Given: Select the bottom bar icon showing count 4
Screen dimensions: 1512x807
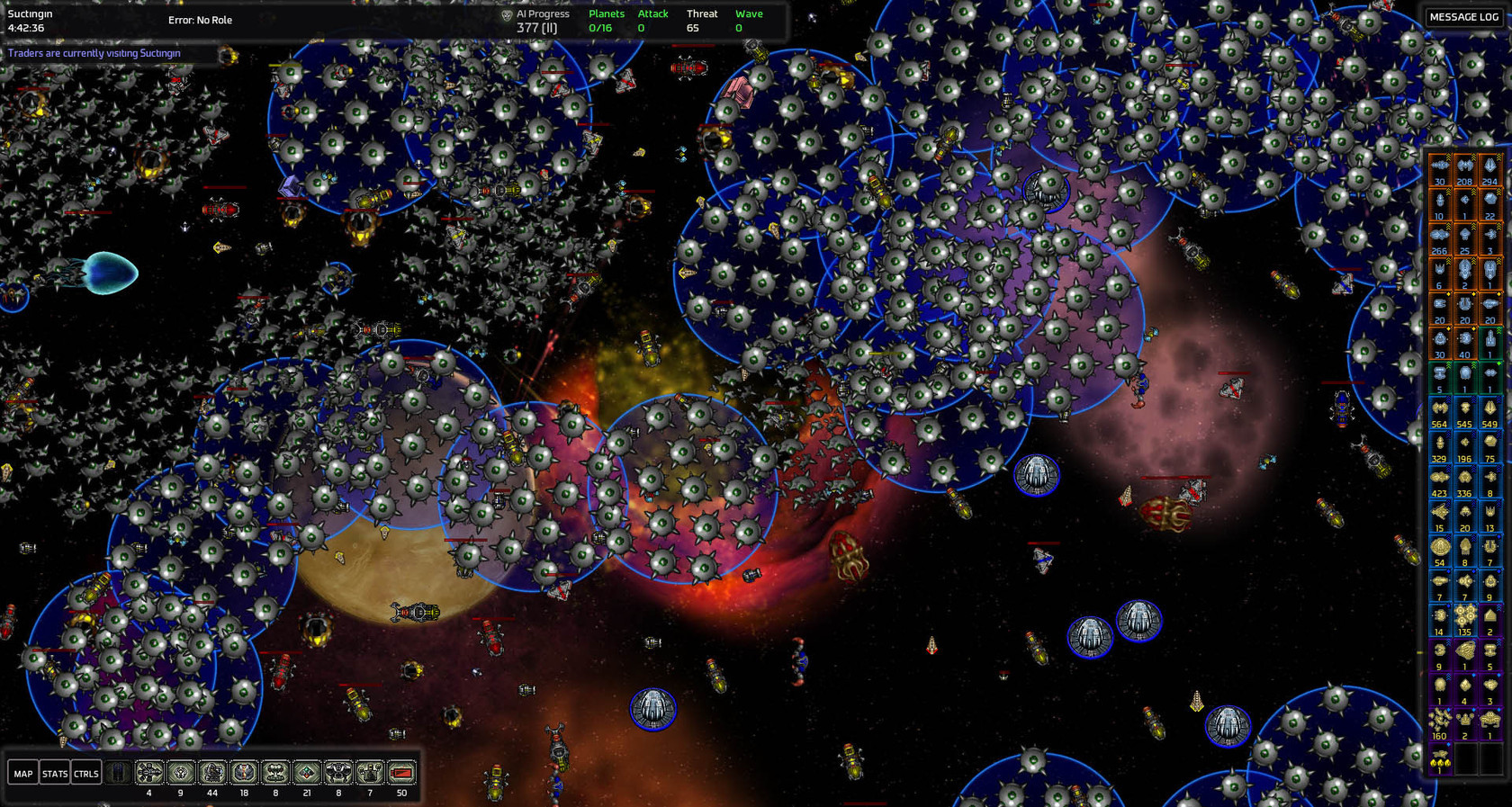Looking at the screenshot, I should tap(149, 773).
